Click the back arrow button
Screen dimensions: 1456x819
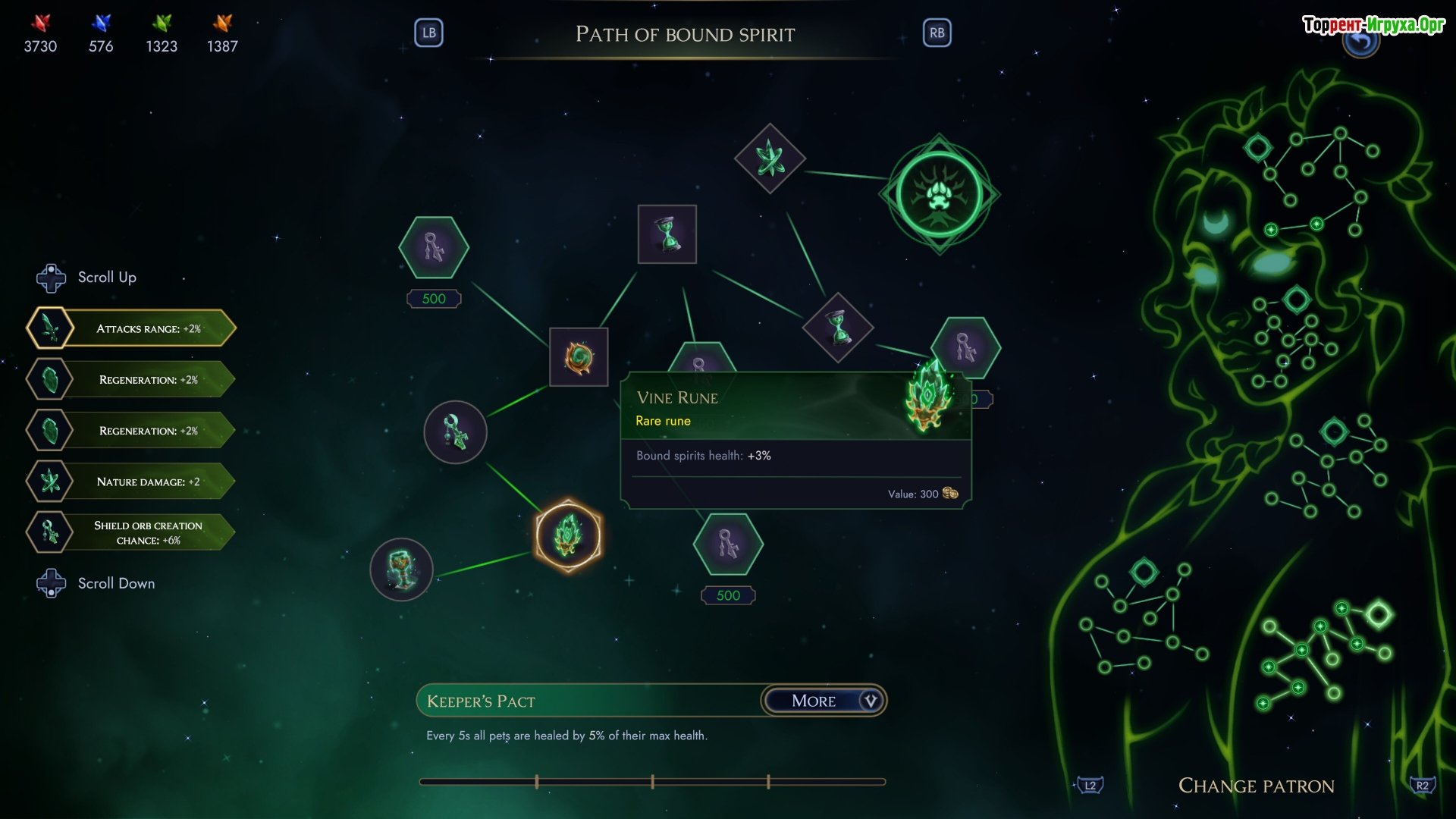coord(1361,44)
